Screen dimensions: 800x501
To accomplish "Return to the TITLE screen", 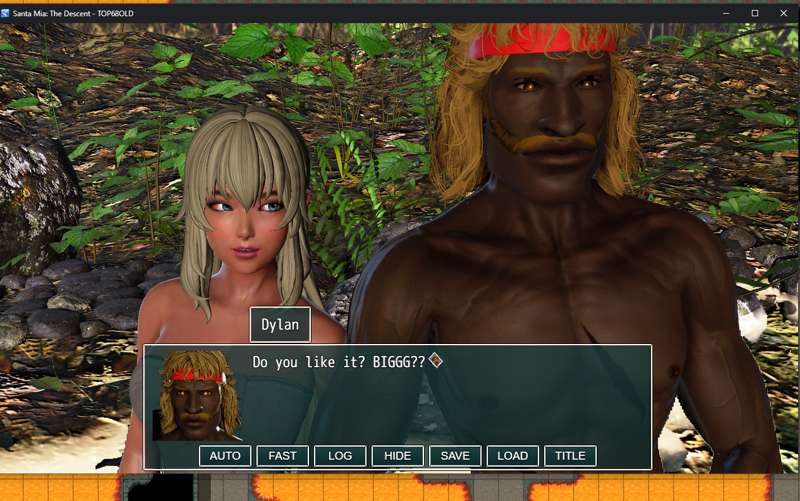I will (570, 456).
